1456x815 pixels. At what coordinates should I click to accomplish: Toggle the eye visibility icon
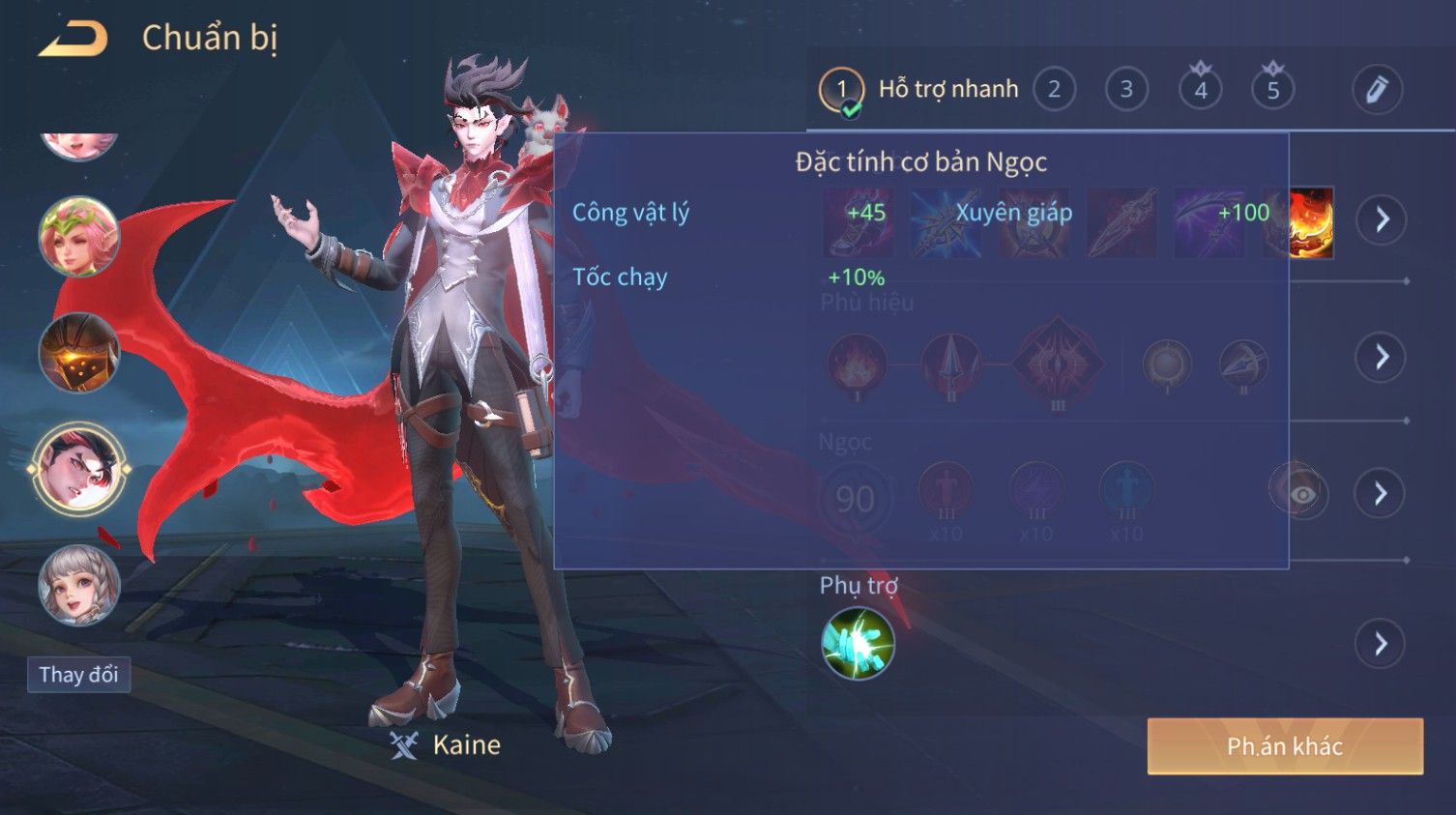click(1301, 494)
